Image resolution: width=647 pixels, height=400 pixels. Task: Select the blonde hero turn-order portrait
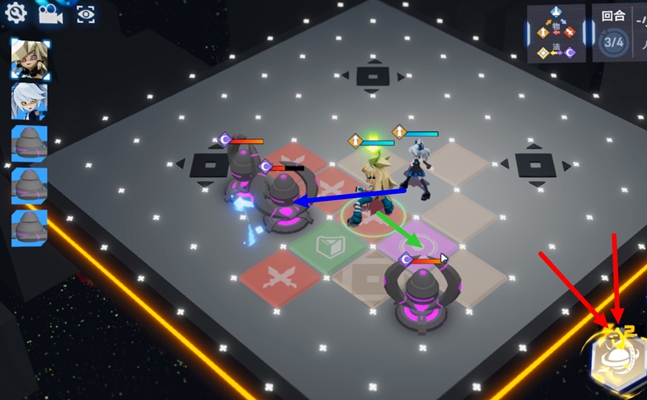[29, 61]
